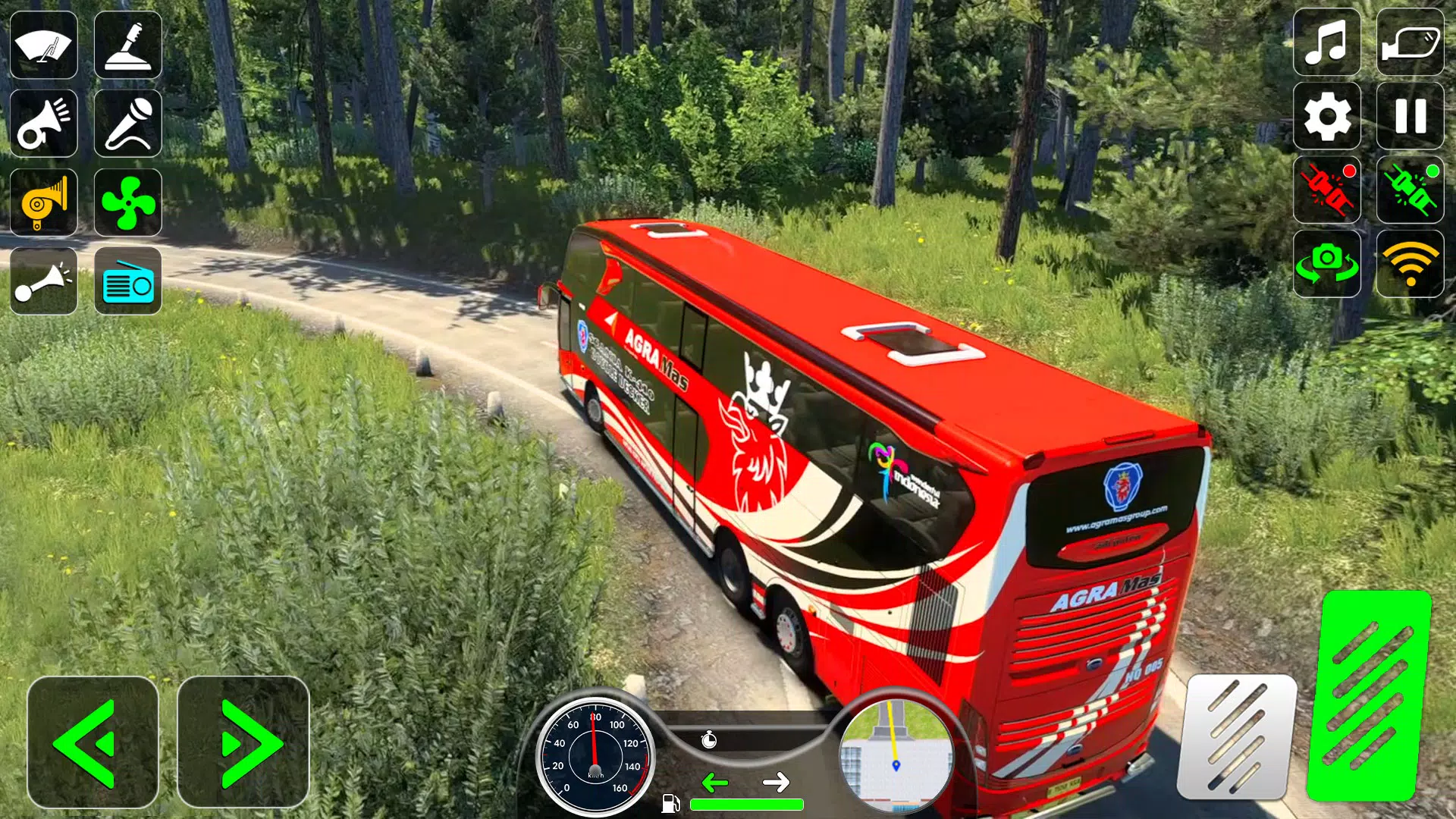Image resolution: width=1456 pixels, height=819 pixels.
Task: Tap the red plug disconnect icon
Action: click(x=1326, y=190)
